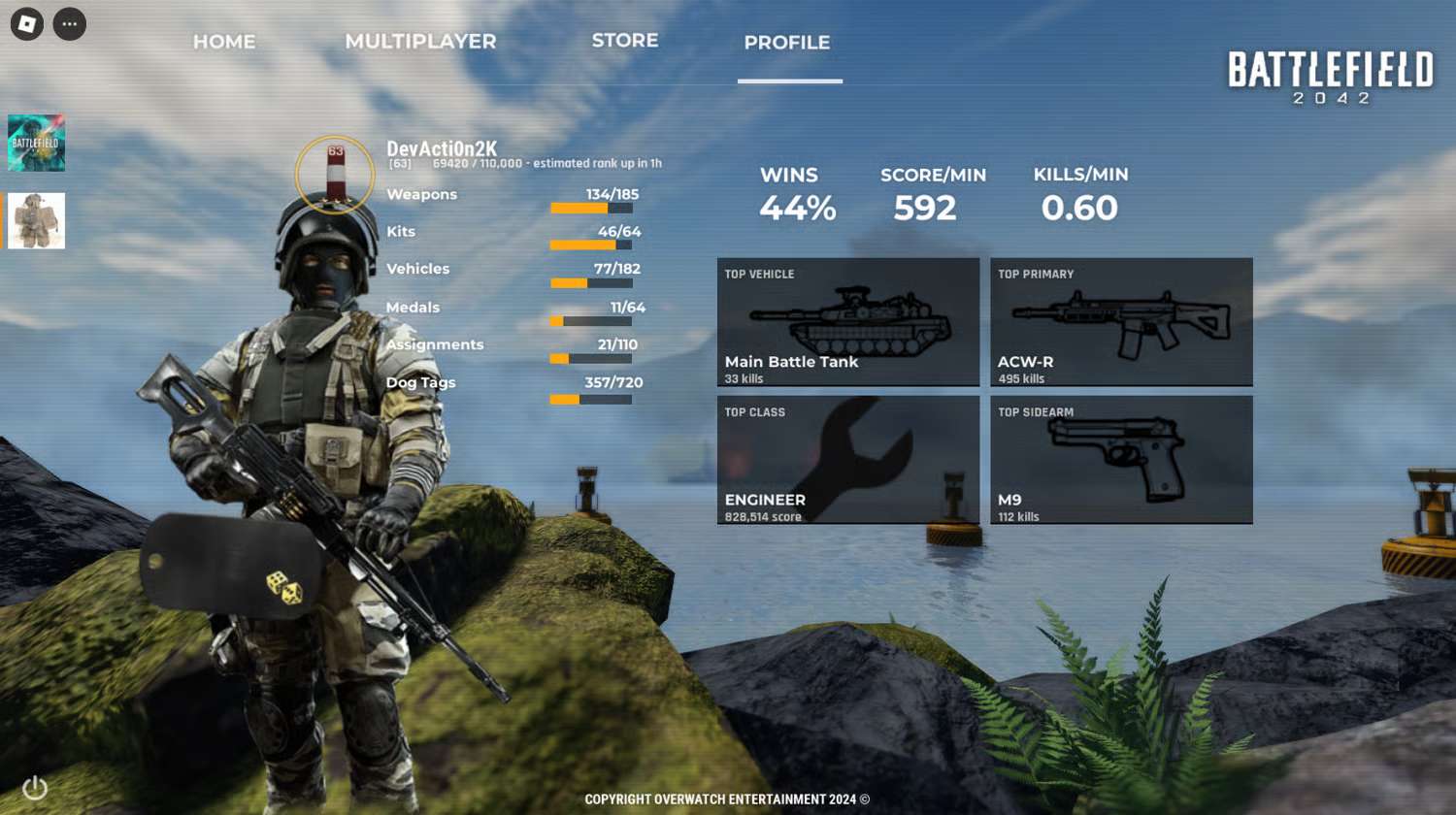Open the HOME tab

pyautogui.click(x=224, y=42)
